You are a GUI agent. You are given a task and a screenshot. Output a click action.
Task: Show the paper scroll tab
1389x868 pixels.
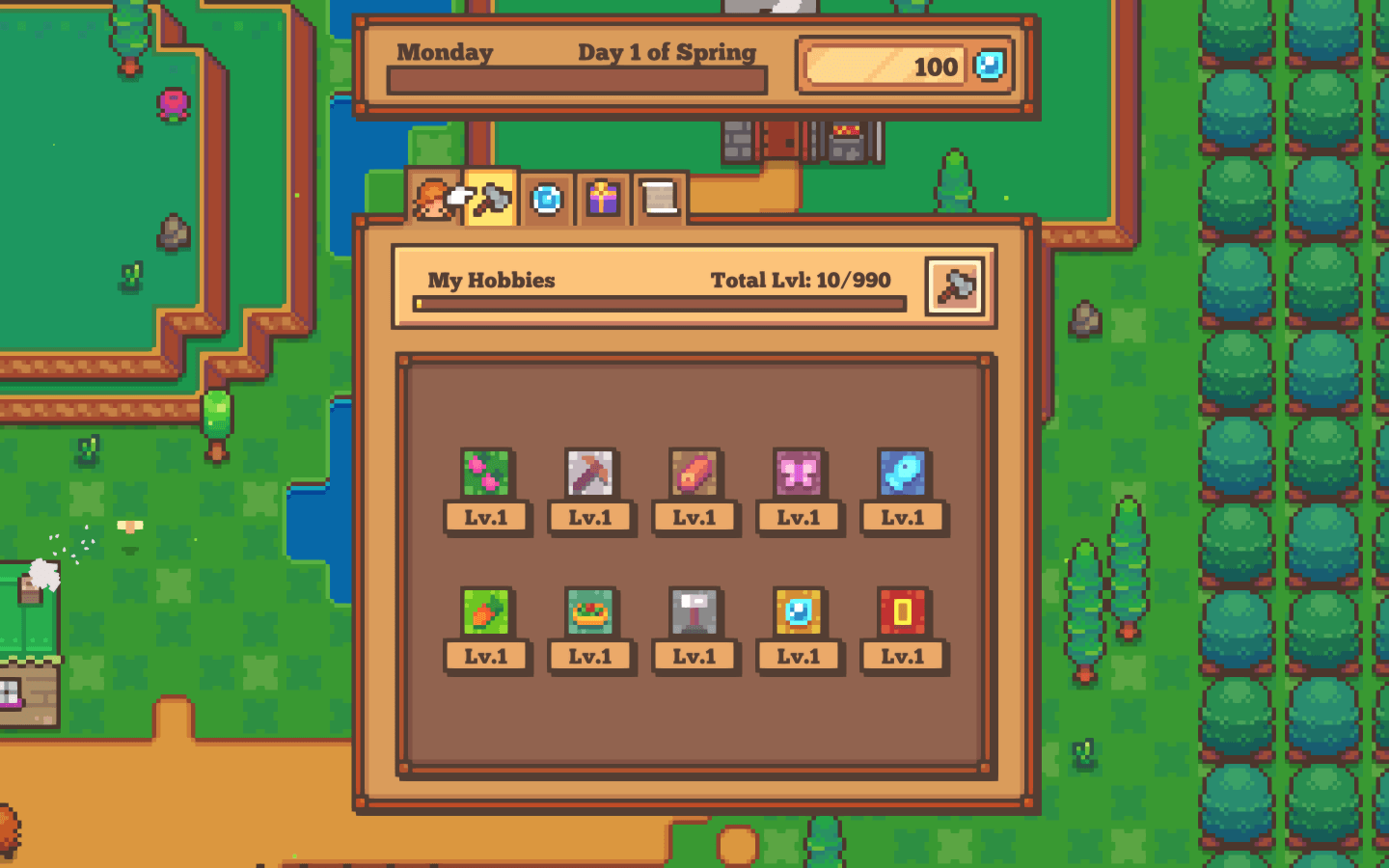[x=660, y=200]
